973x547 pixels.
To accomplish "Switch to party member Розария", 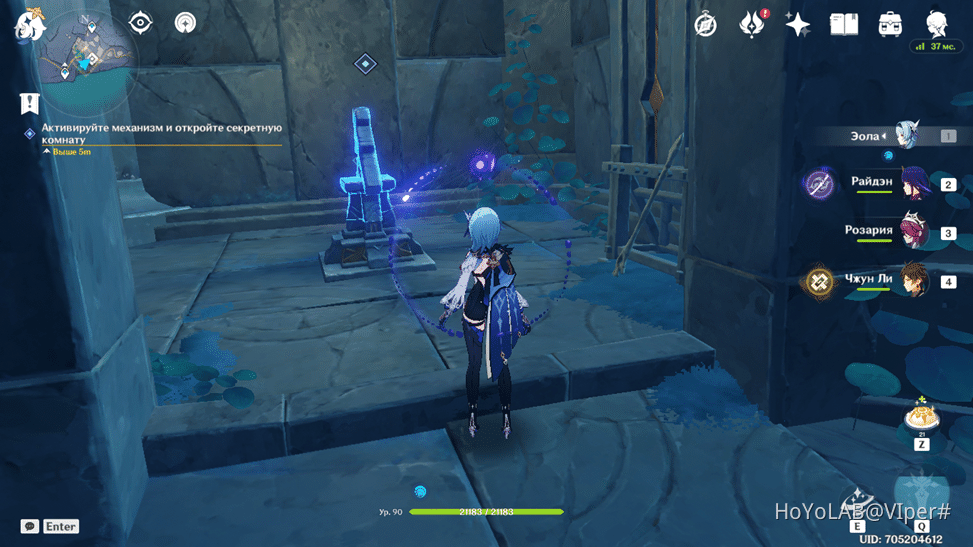I will click(913, 232).
